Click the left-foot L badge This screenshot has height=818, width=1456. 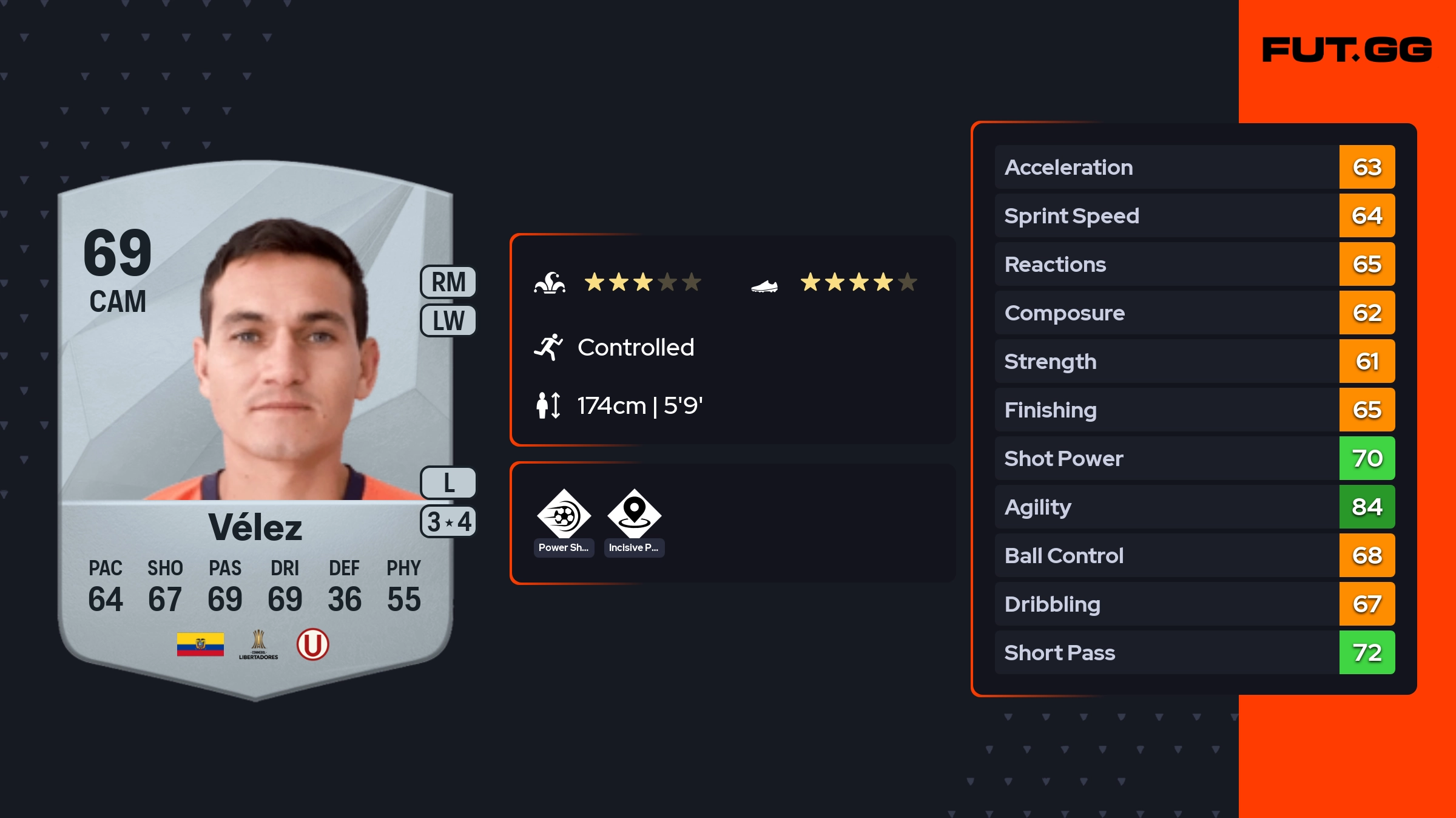[x=448, y=483]
